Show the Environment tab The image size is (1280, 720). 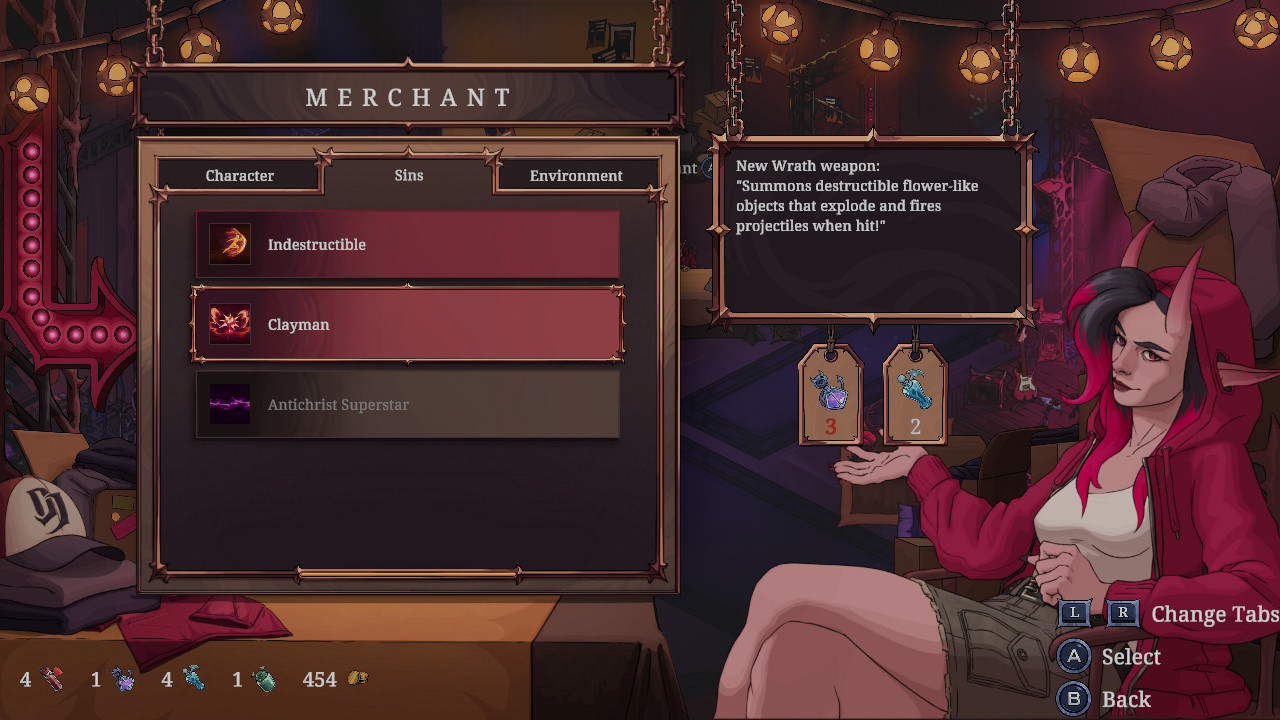tap(576, 176)
